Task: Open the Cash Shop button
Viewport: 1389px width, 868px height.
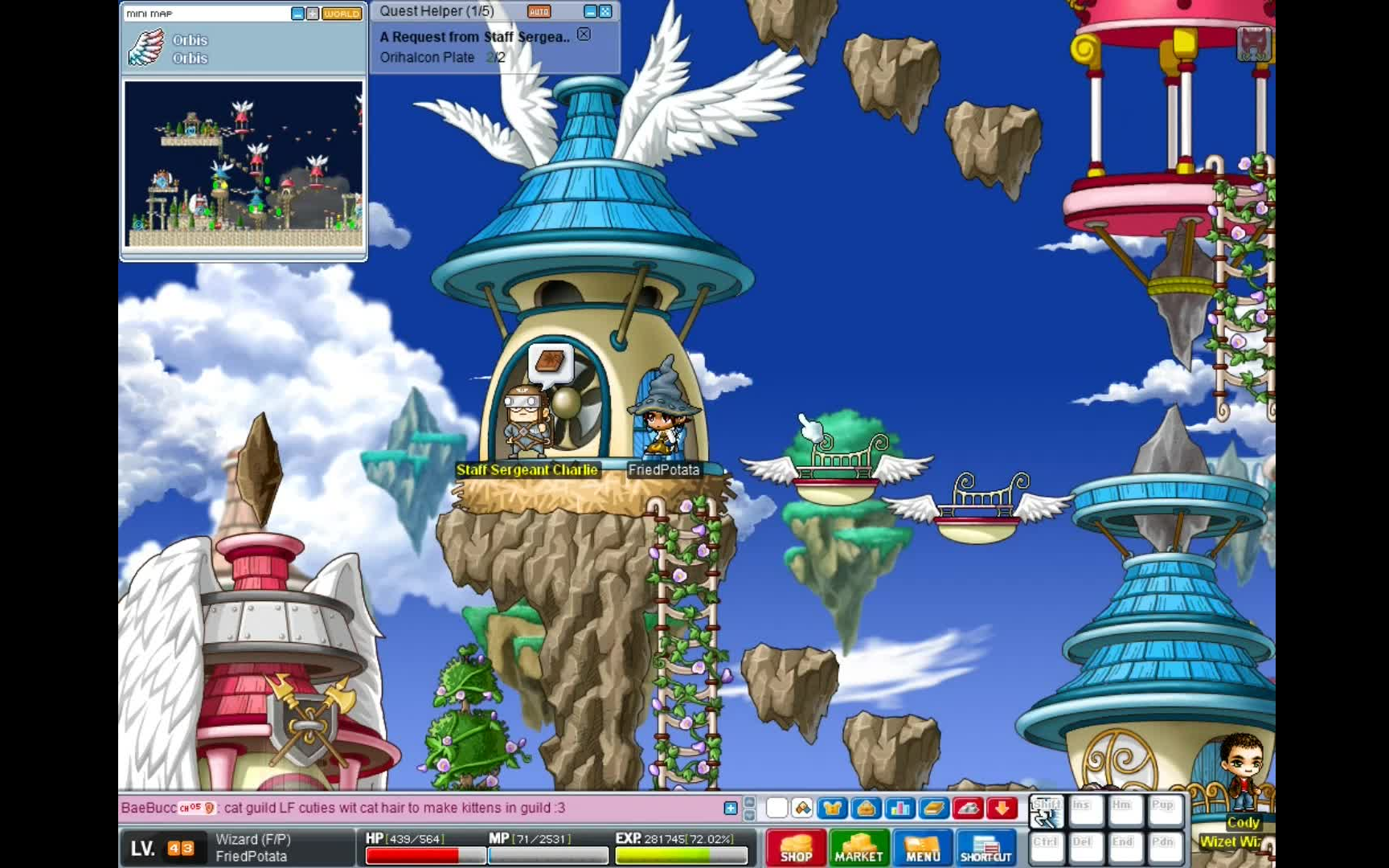Action: click(796, 848)
